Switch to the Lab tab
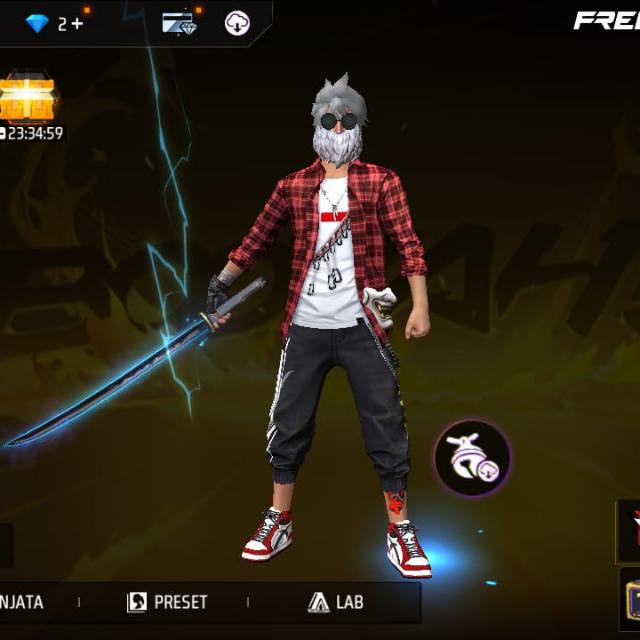The width and height of the screenshot is (640, 640). pyautogui.click(x=336, y=602)
